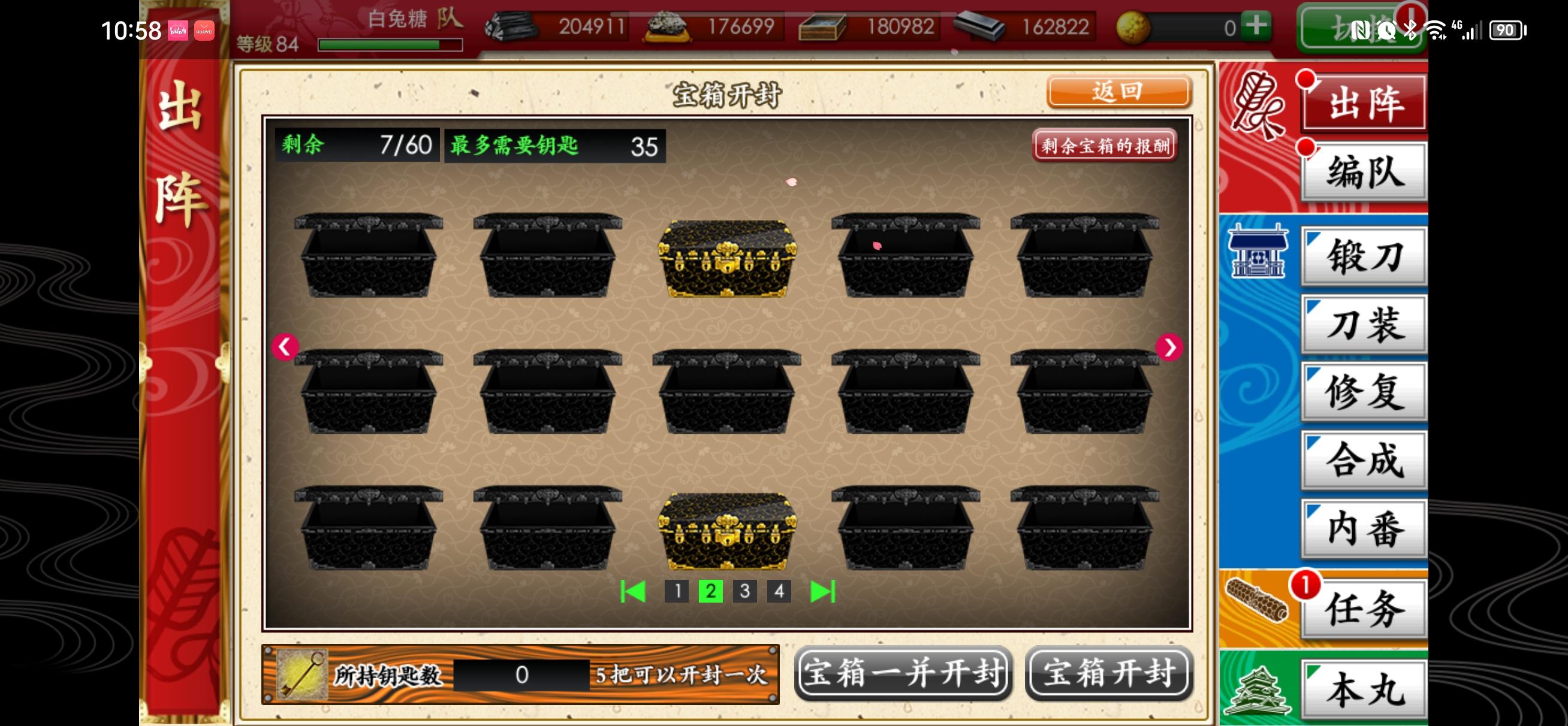
Task: View 剩余宝箱的报酬 remaining chest rewards
Action: (1106, 146)
